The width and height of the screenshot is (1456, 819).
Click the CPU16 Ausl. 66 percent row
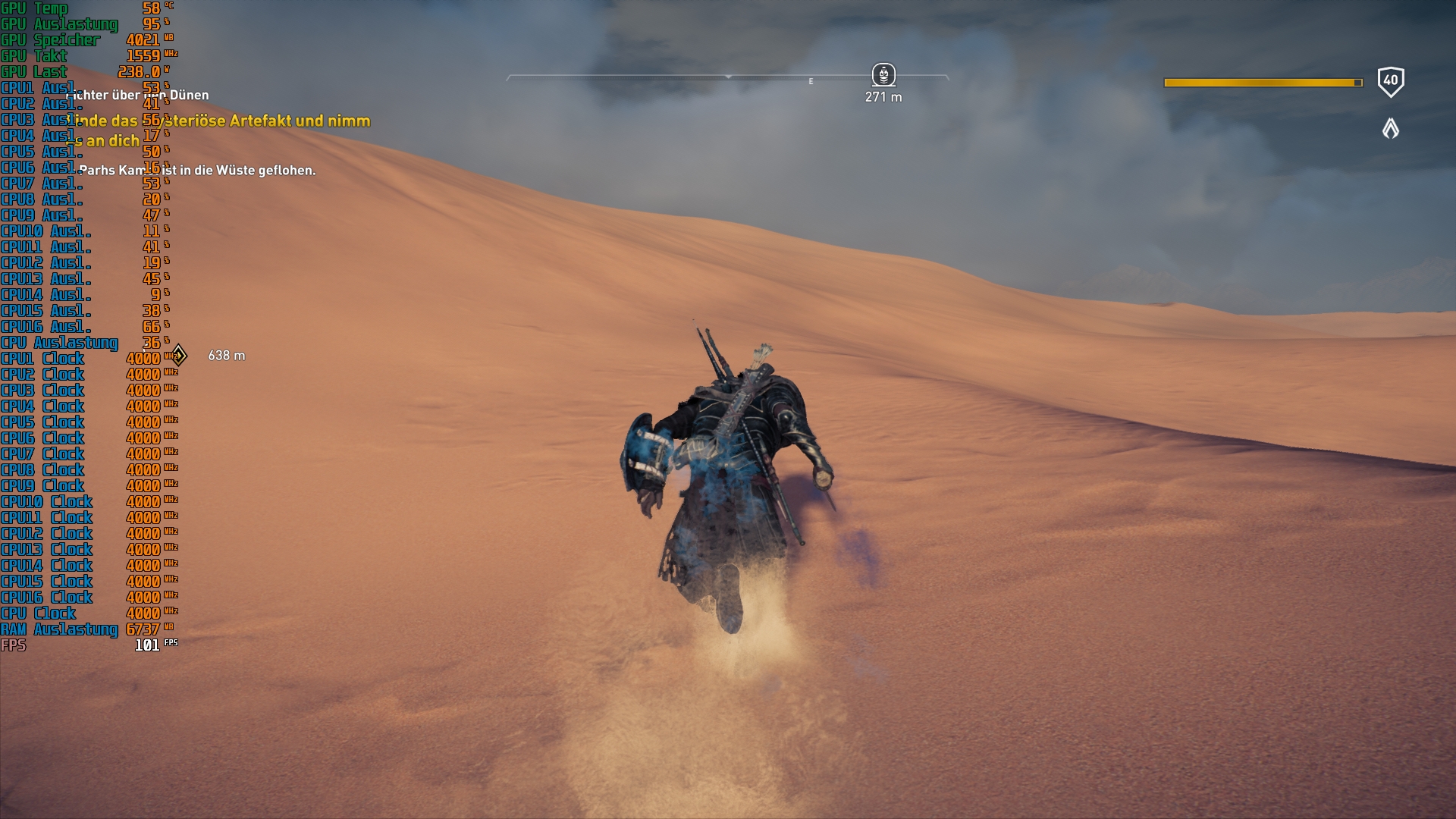tap(76, 327)
